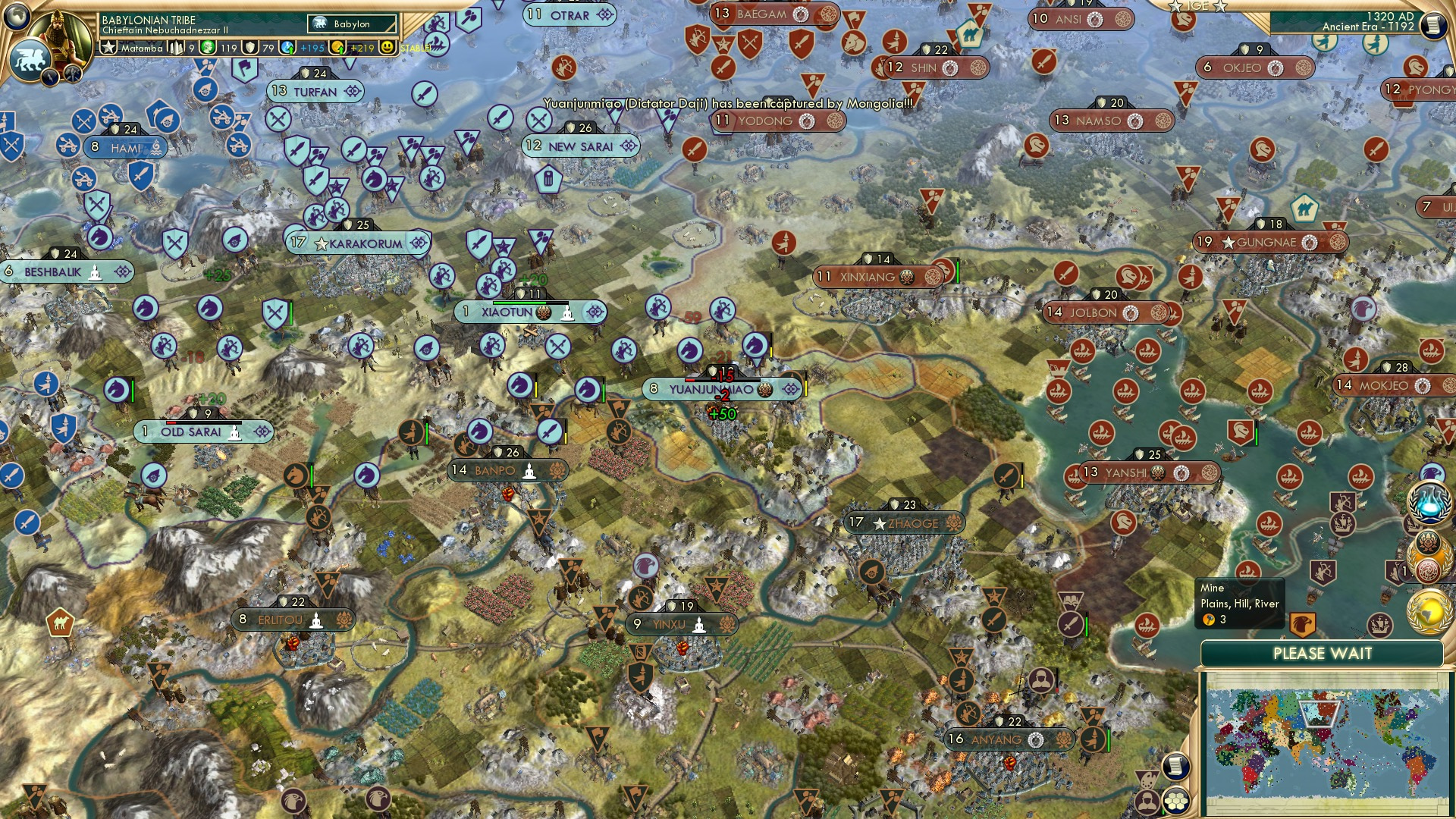1456x819 pixels.
Task: Toggle the hexagon strategic view
Action: click(1175, 800)
